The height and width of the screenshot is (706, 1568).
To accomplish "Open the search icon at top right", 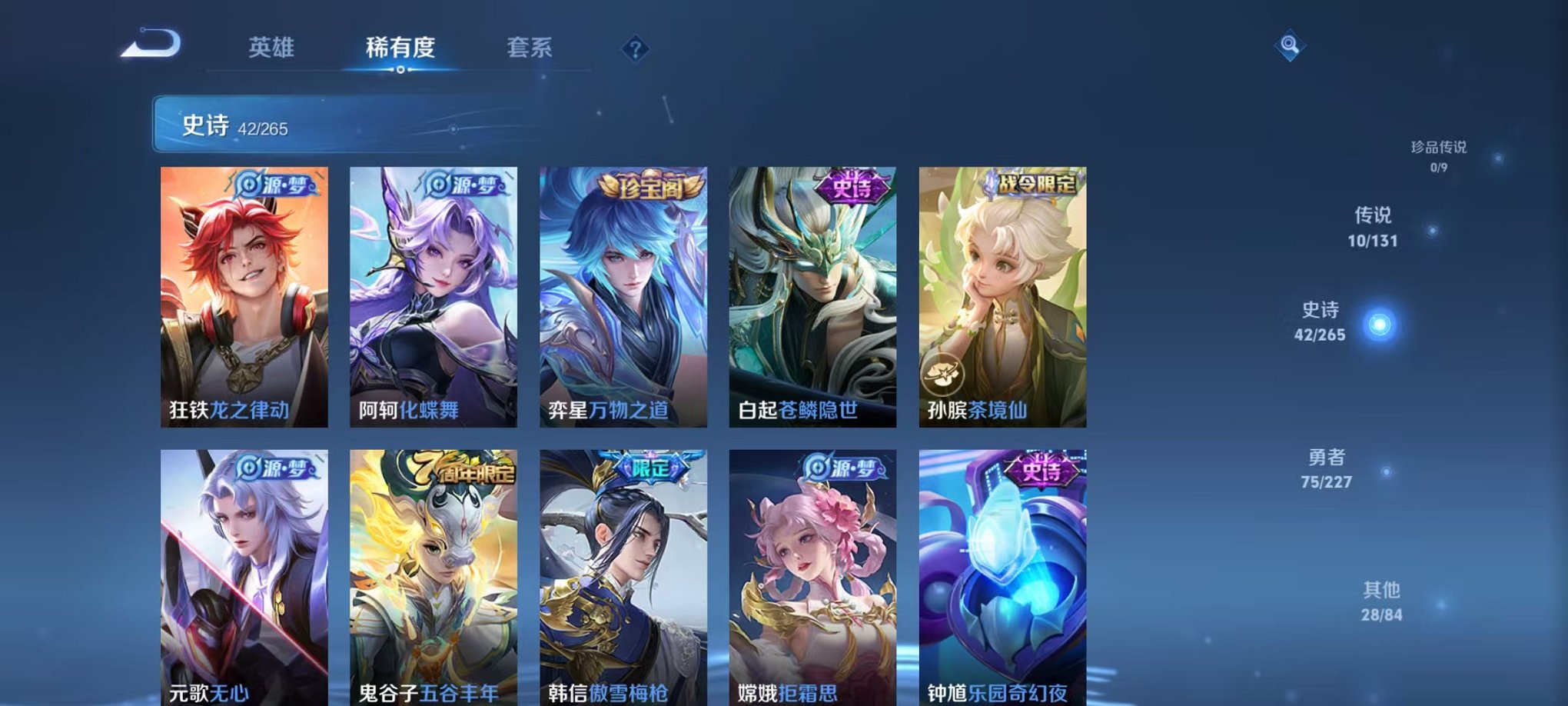I will [x=1291, y=46].
